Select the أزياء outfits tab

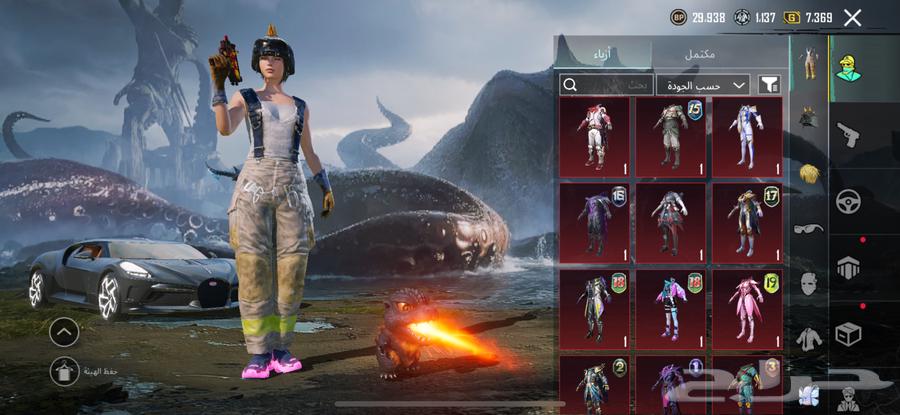(x=605, y=52)
